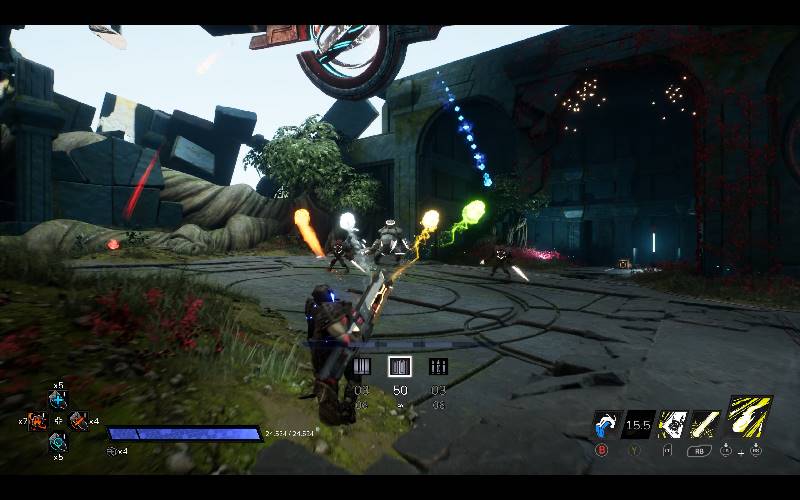The width and height of the screenshot is (800, 500).
Task: Trigger the large yellow ultimate ability icon
Action: (x=749, y=418)
